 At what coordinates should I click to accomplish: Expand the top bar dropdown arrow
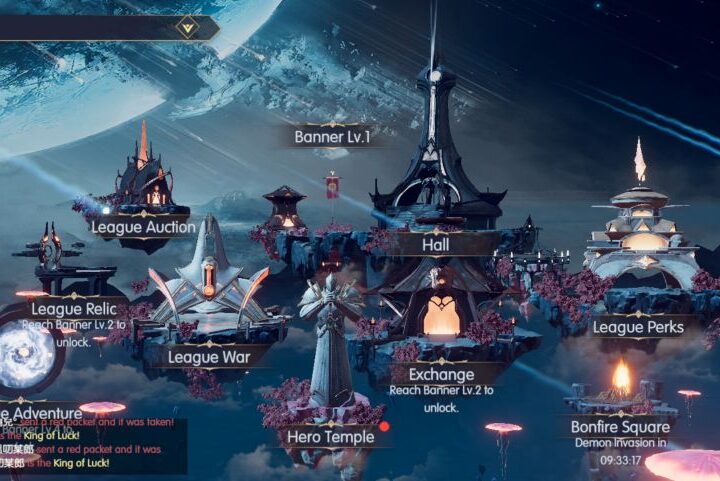click(x=187, y=27)
